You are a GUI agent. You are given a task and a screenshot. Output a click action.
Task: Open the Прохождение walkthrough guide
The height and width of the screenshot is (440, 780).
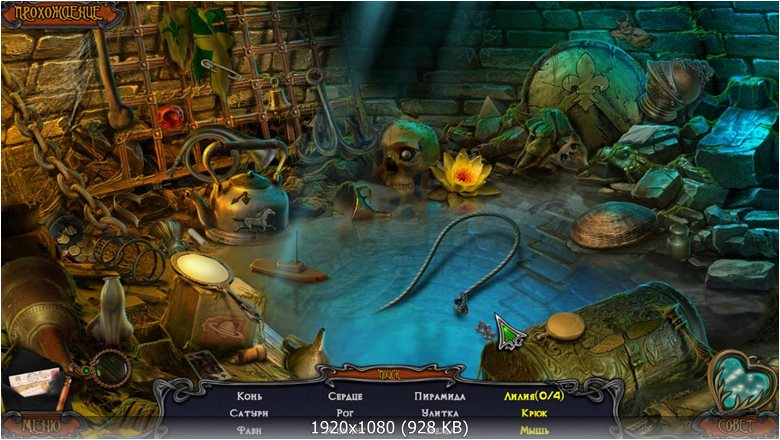pos(50,15)
